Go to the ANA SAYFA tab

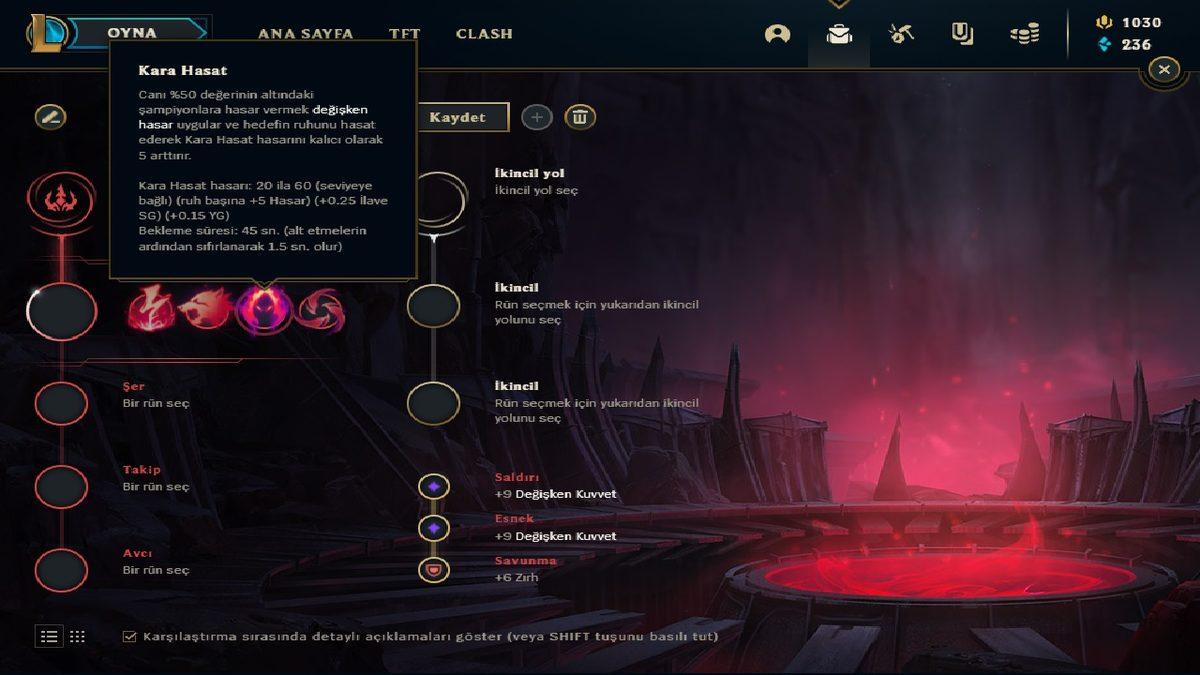(x=305, y=33)
